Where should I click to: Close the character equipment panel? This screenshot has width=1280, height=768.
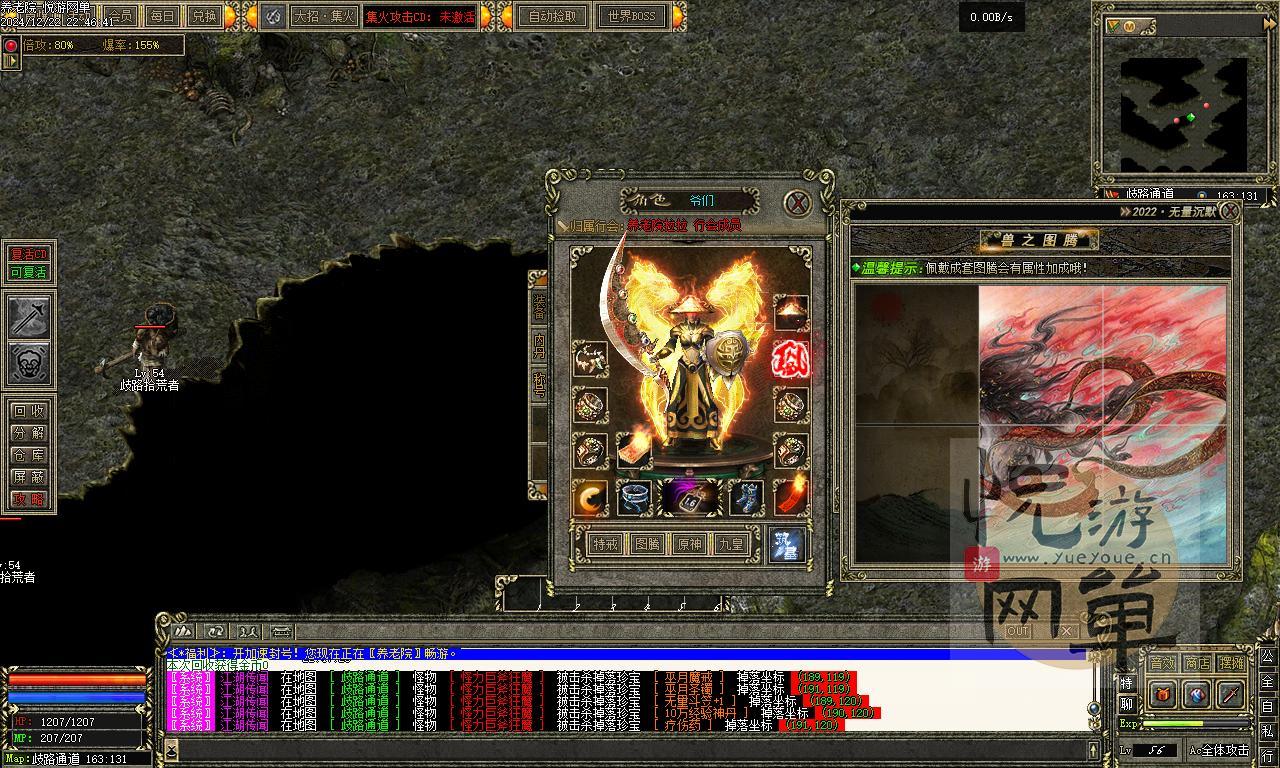coord(797,203)
